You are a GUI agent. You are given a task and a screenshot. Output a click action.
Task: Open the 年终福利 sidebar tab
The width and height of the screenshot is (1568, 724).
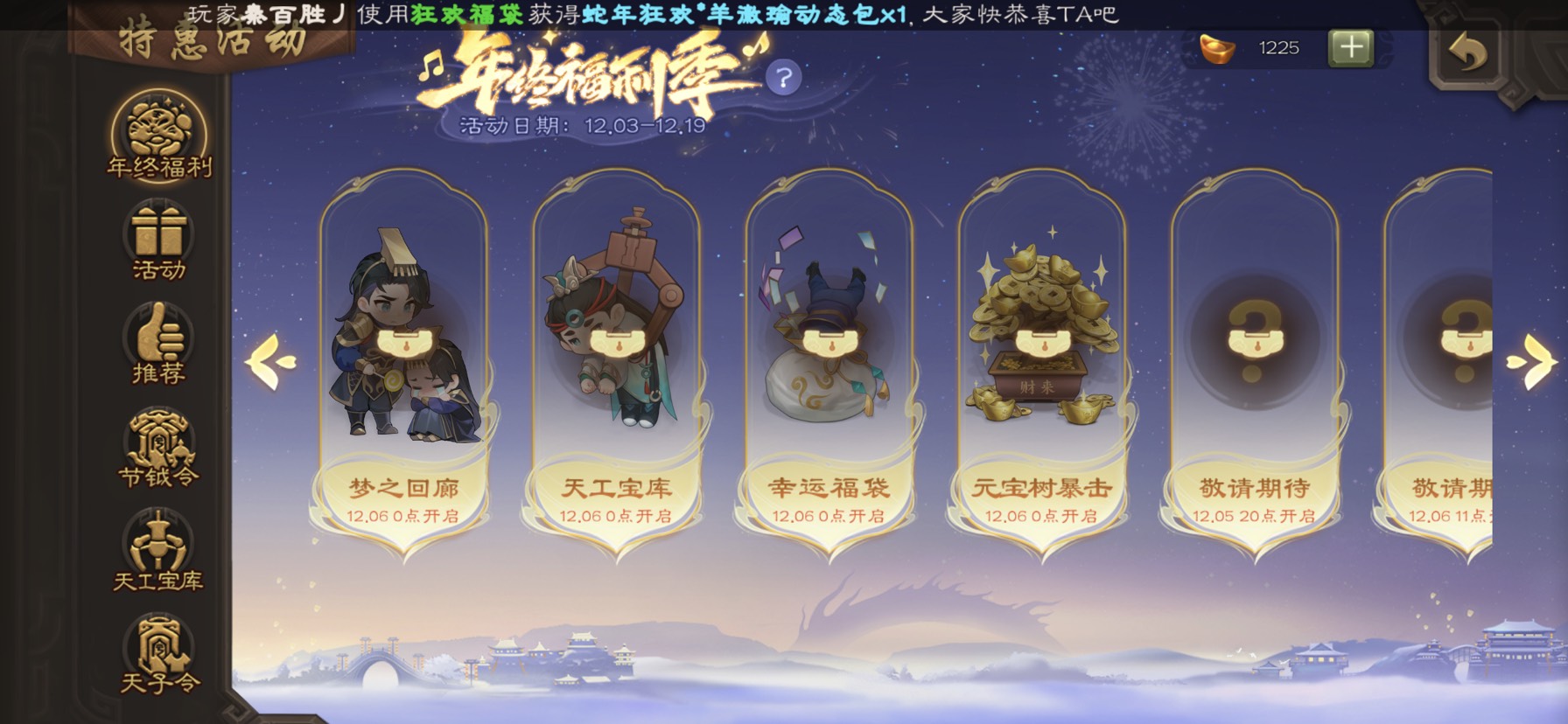(158, 136)
